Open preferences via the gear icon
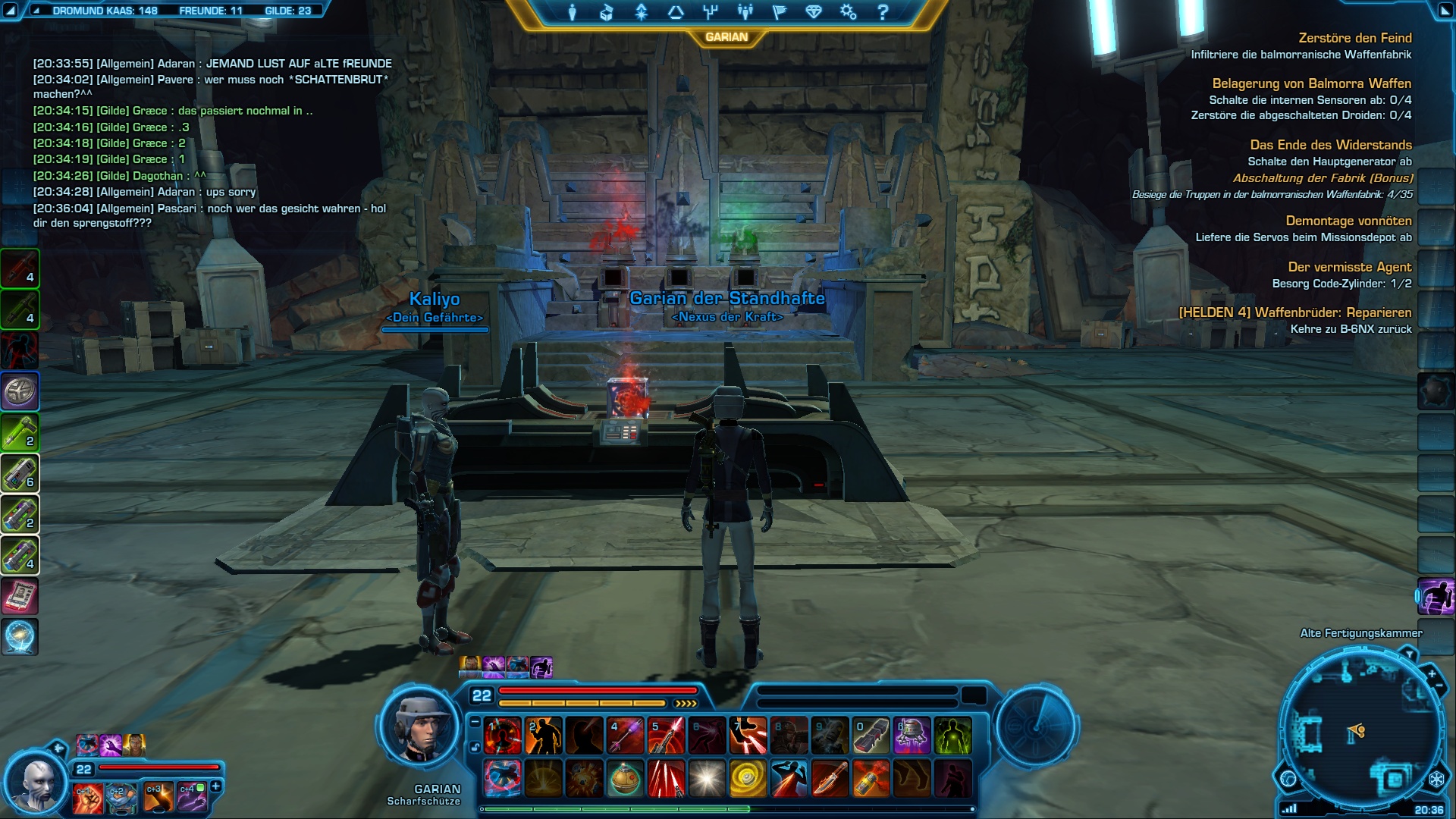1456x819 pixels. coord(848,12)
